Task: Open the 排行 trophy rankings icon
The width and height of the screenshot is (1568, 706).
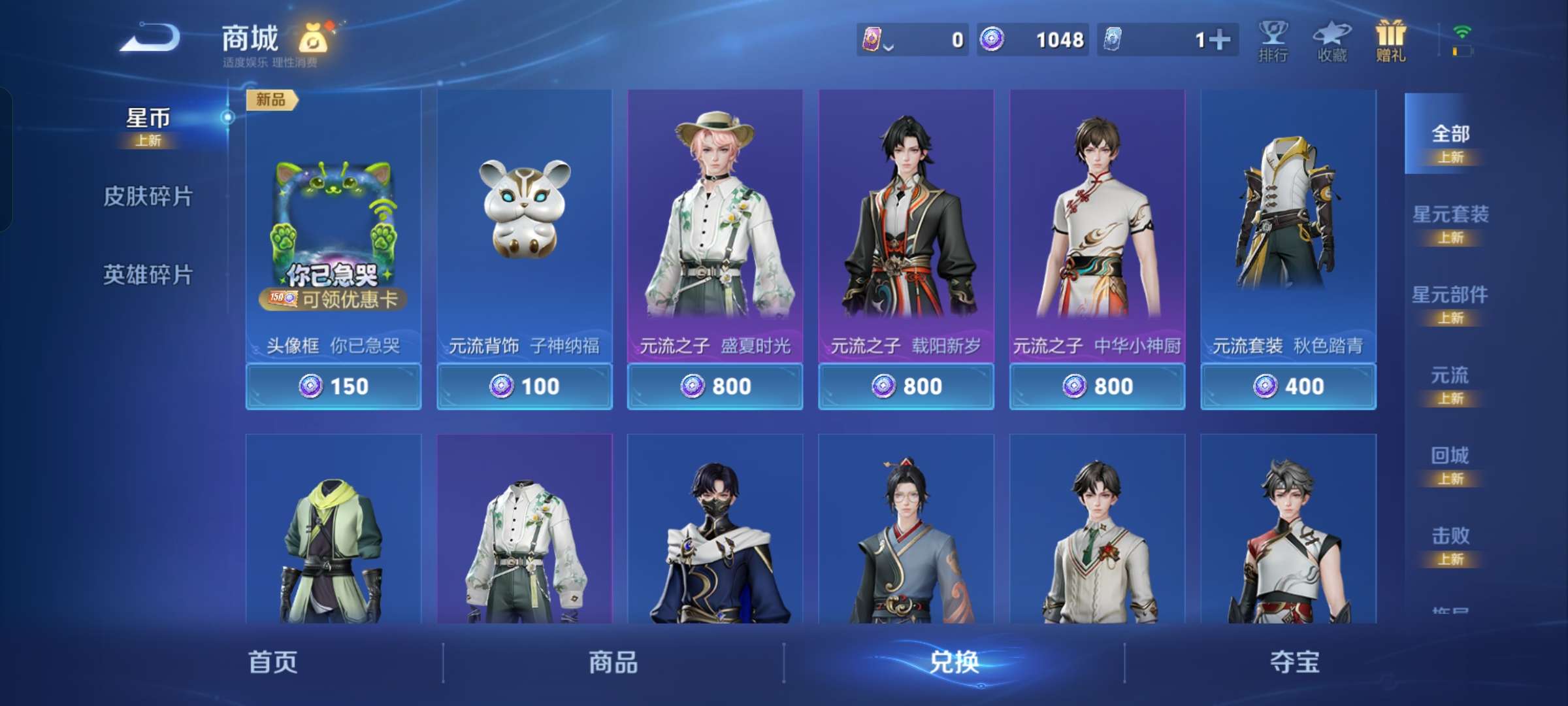Action: click(x=1273, y=39)
